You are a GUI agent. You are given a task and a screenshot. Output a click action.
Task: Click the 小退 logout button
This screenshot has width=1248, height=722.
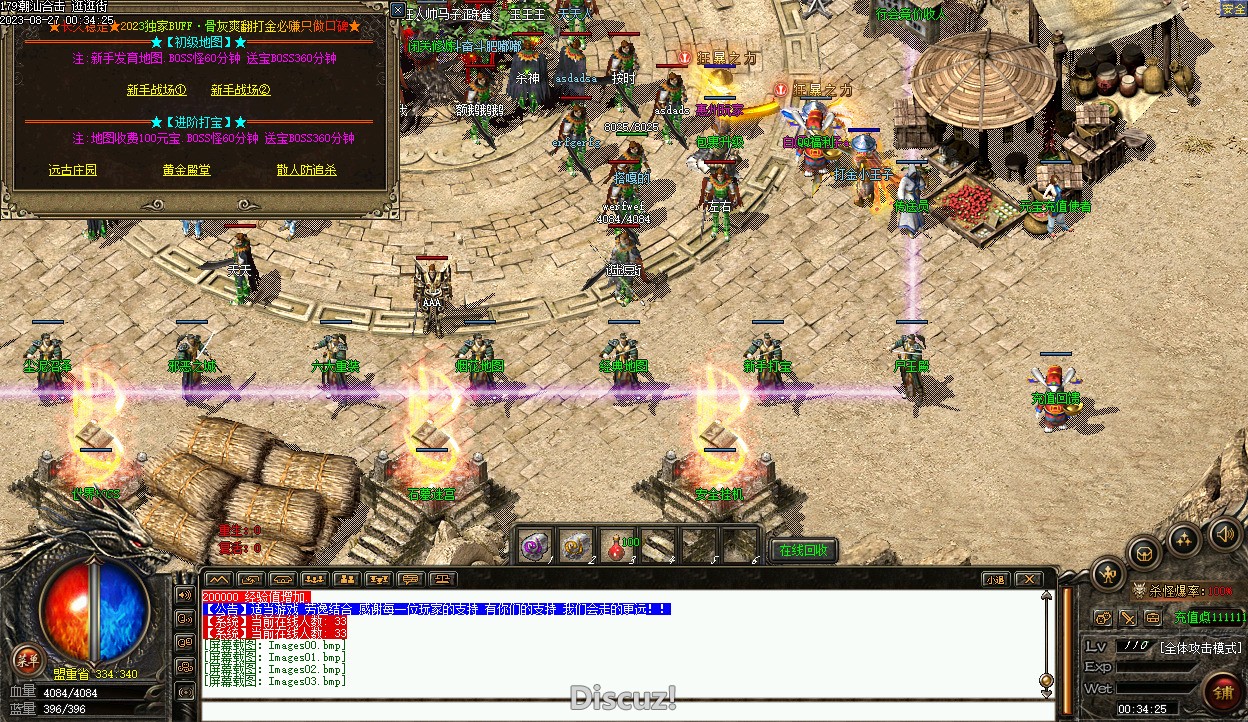pos(994,579)
